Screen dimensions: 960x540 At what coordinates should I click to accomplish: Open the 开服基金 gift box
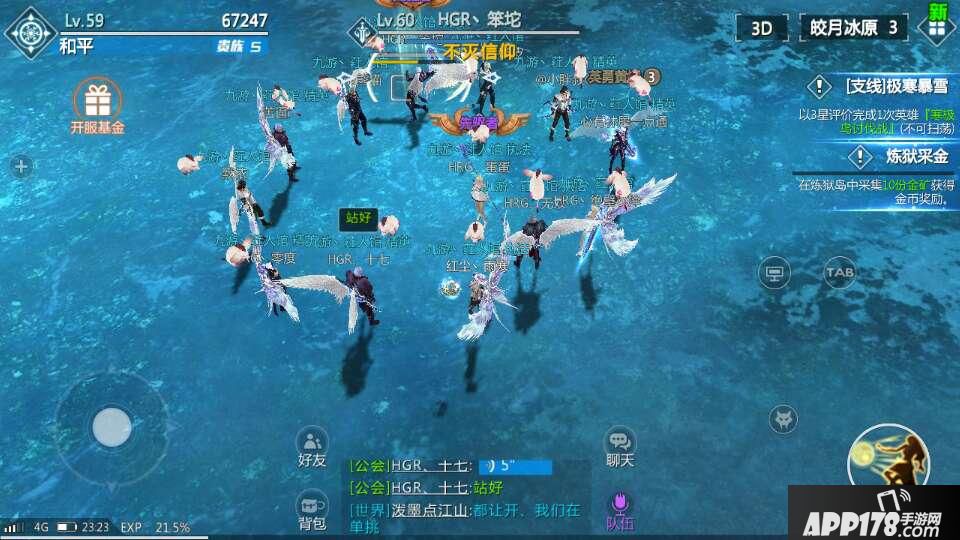97,104
